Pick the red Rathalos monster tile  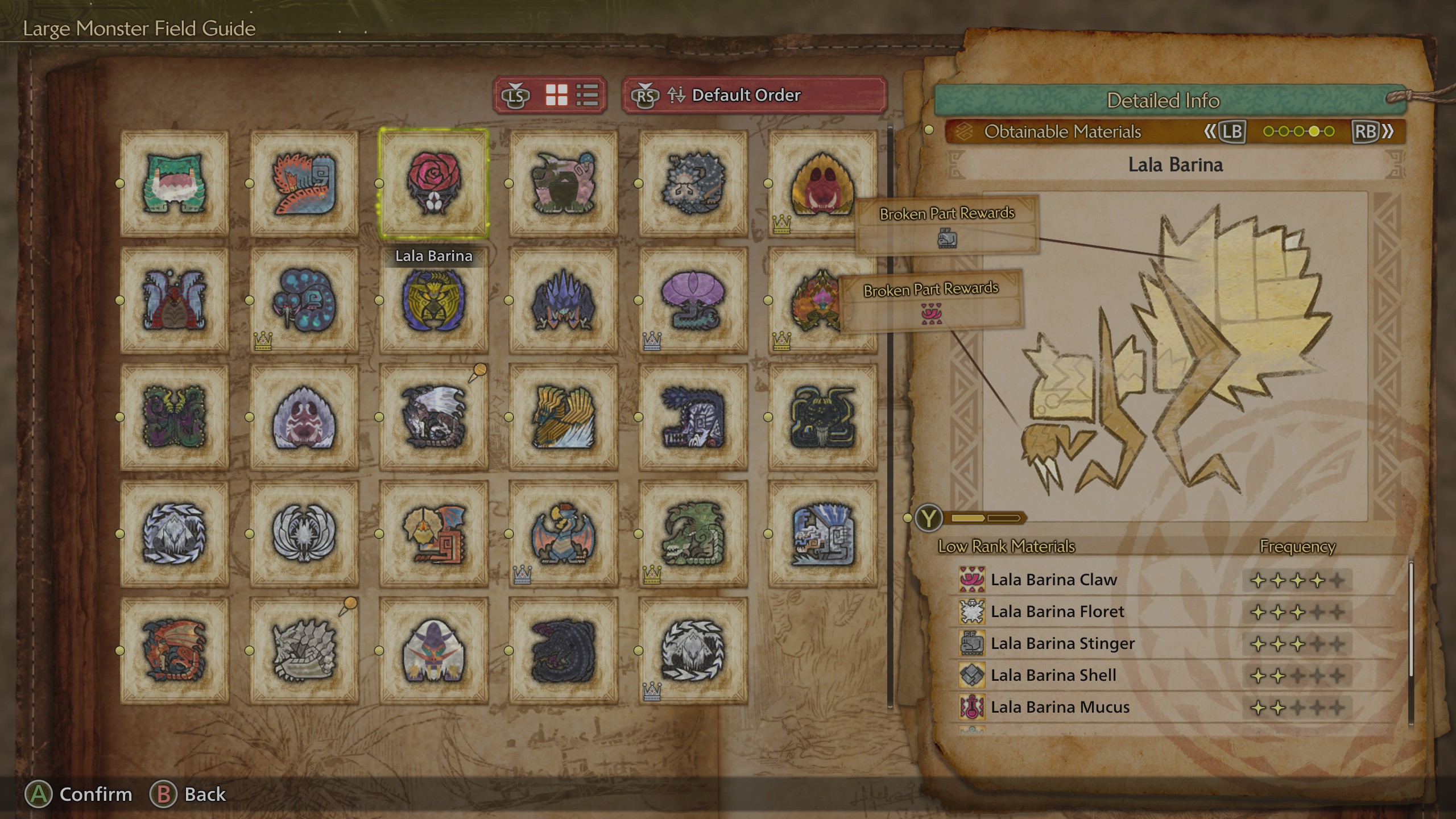tap(175, 651)
